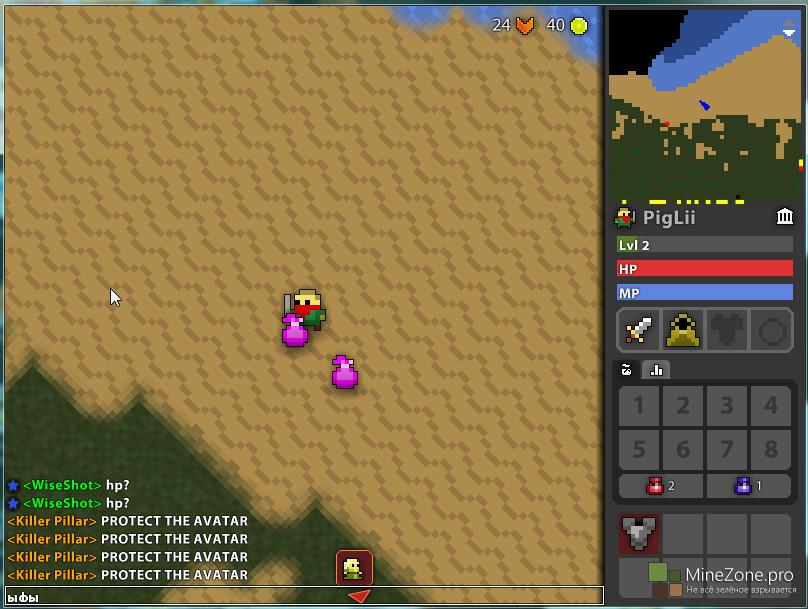
Task: Click the empty armor equipment slot
Action: [727, 330]
